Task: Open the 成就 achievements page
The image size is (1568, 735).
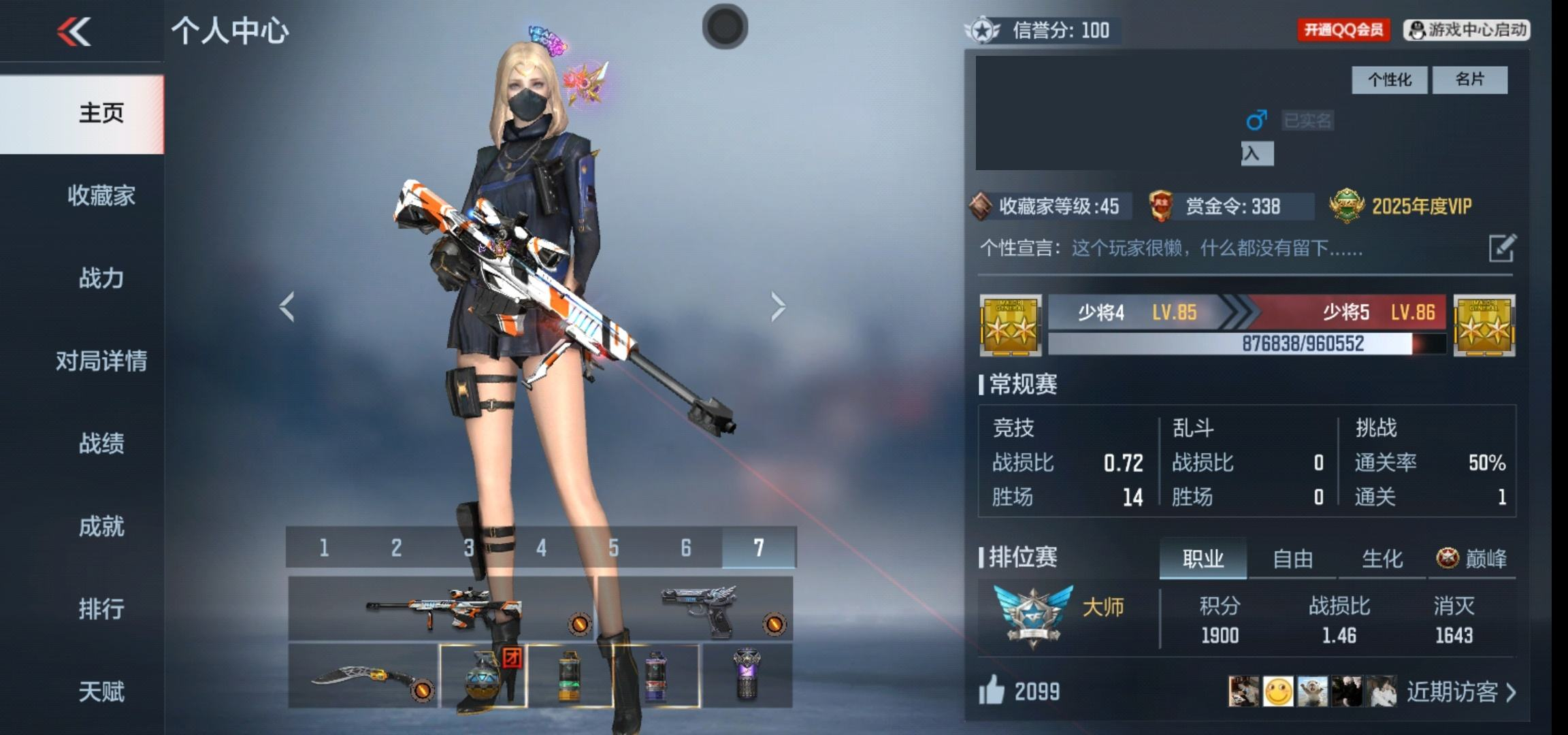Action: (101, 526)
